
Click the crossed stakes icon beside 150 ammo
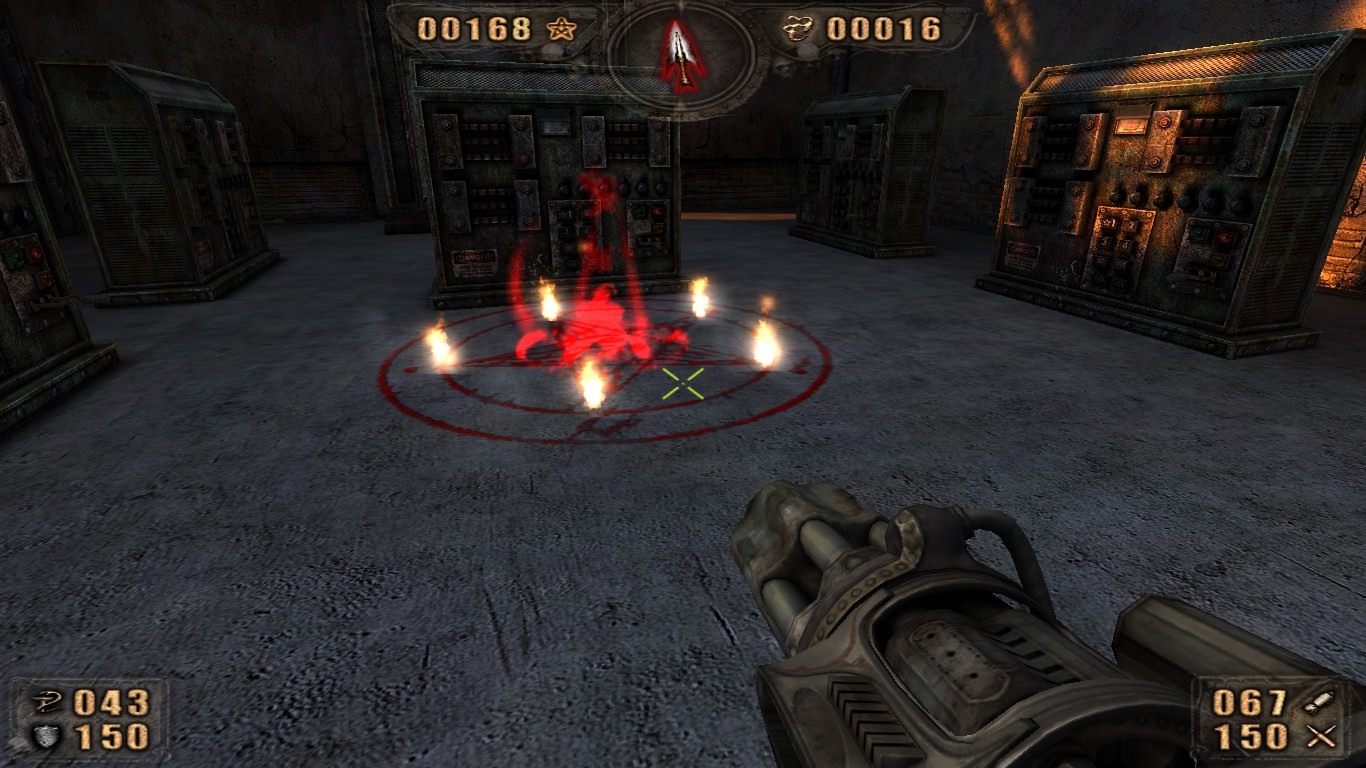pos(1320,735)
